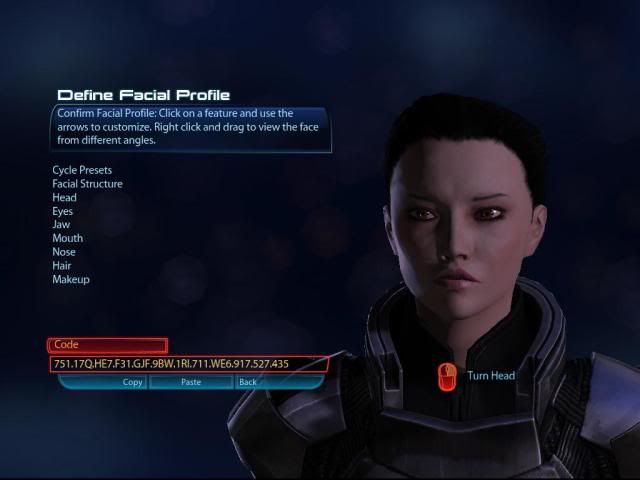Open Facial Structure settings
The image size is (640, 480).
(88, 184)
